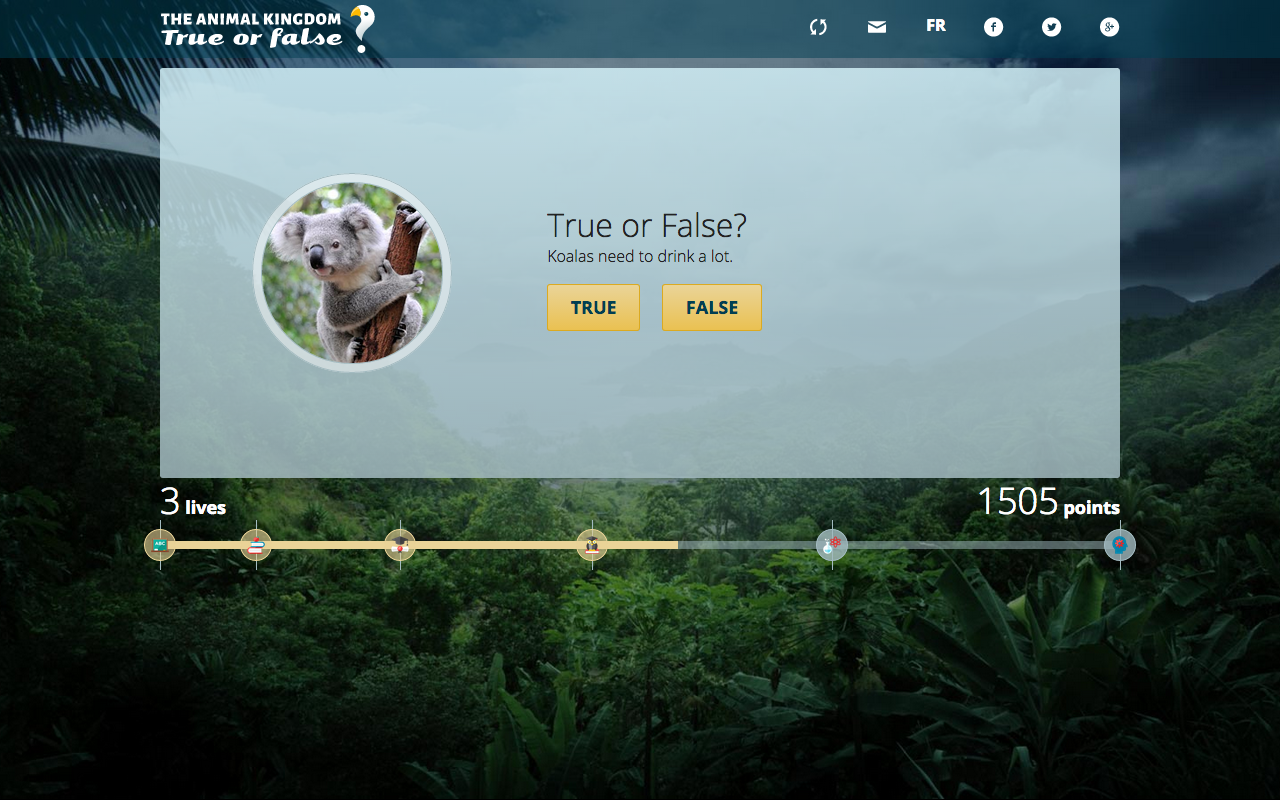Click the books milestone icon

[255, 545]
